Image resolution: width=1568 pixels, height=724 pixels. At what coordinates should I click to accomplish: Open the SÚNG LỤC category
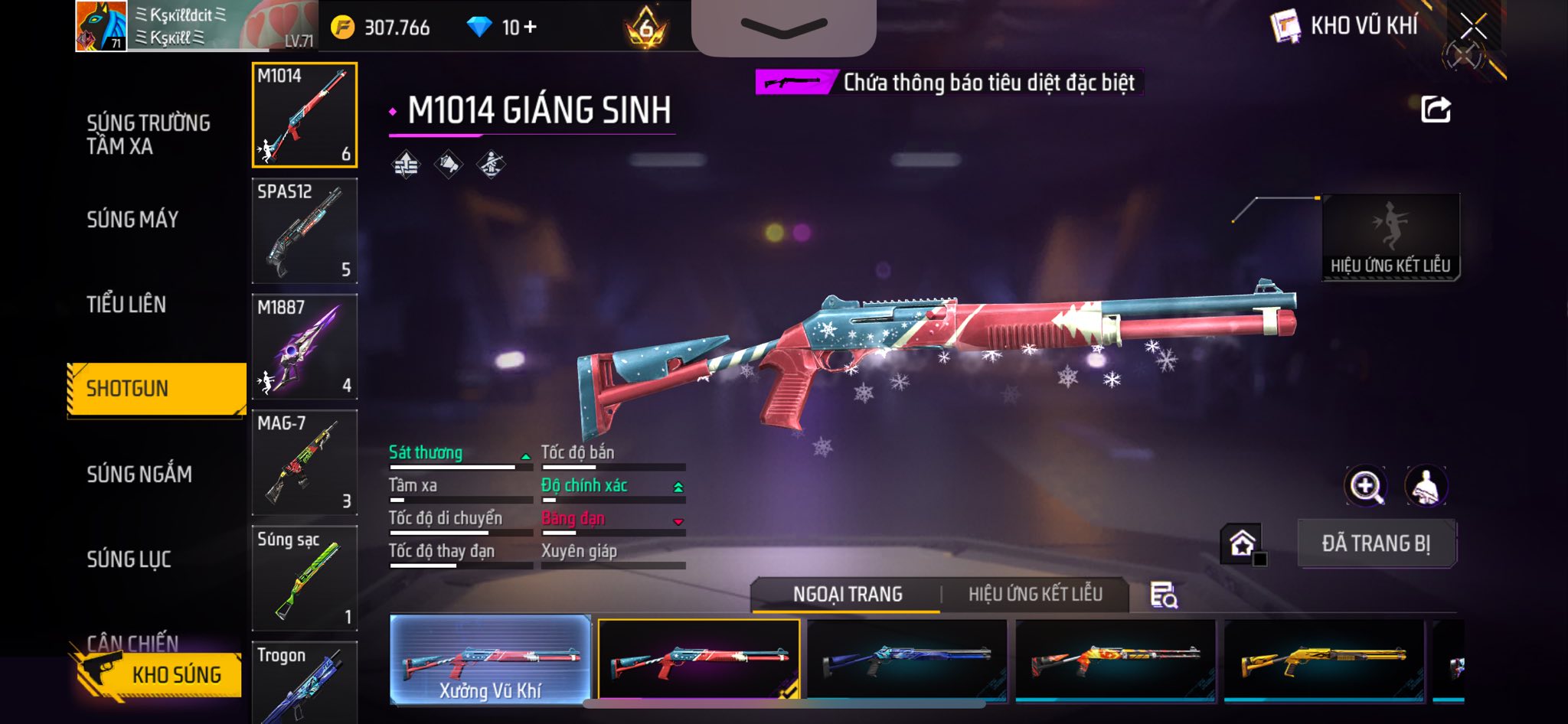[x=129, y=559]
